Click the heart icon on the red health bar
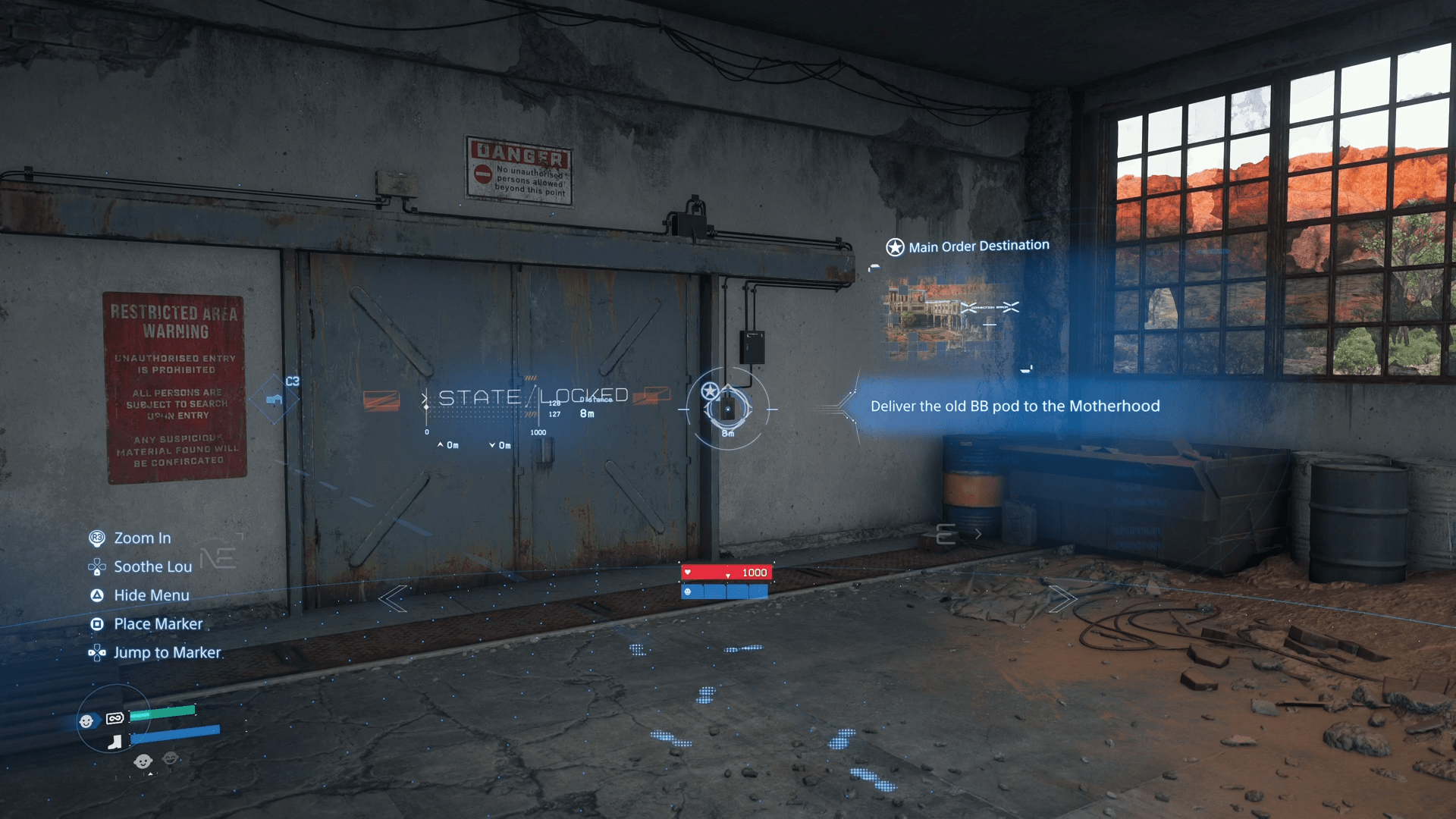Image resolution: width=1456 pixels, height=819 pixels. (x=688, y=572)
